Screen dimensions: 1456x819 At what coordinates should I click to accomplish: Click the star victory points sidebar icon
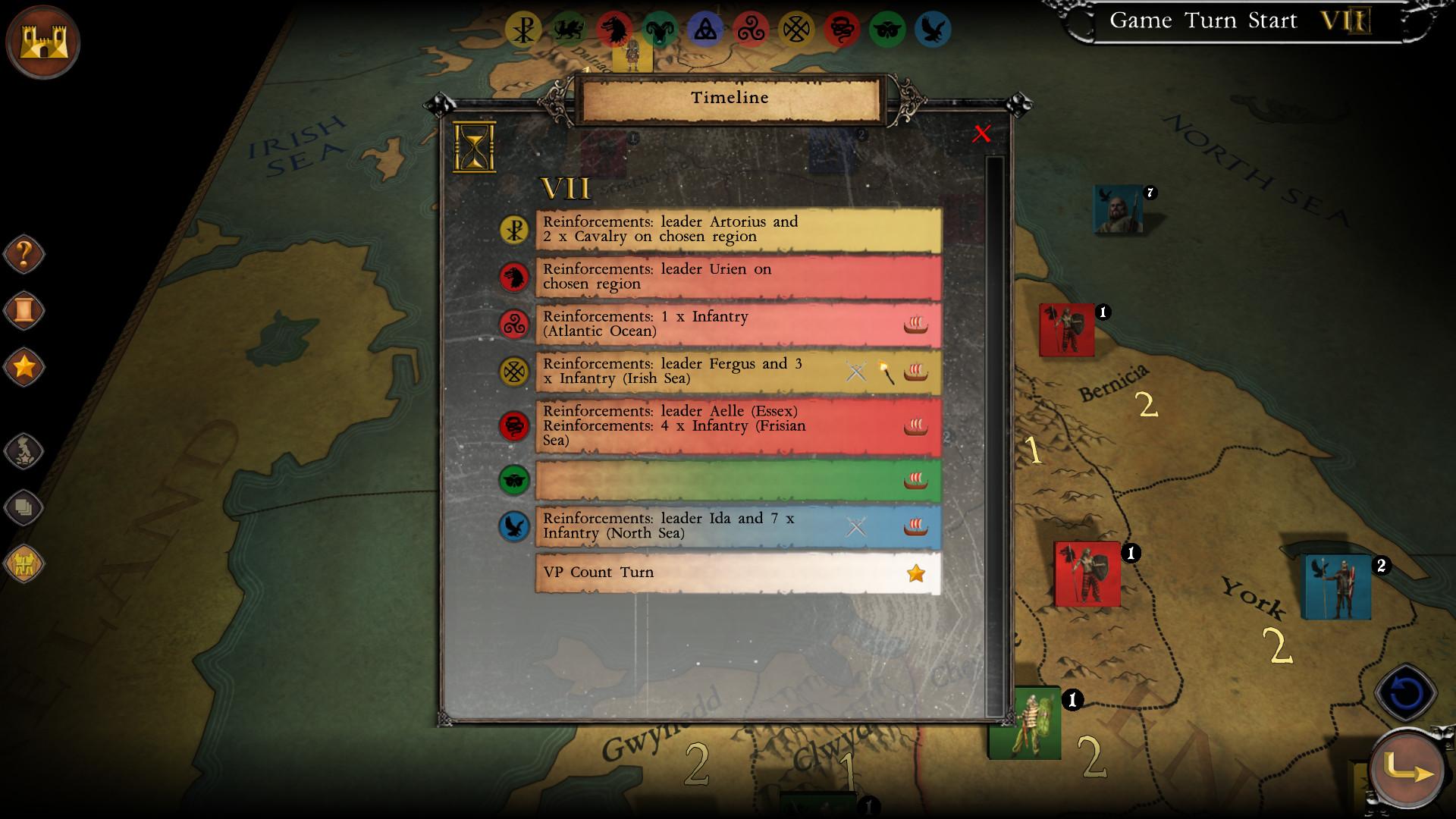pos(24,366)
